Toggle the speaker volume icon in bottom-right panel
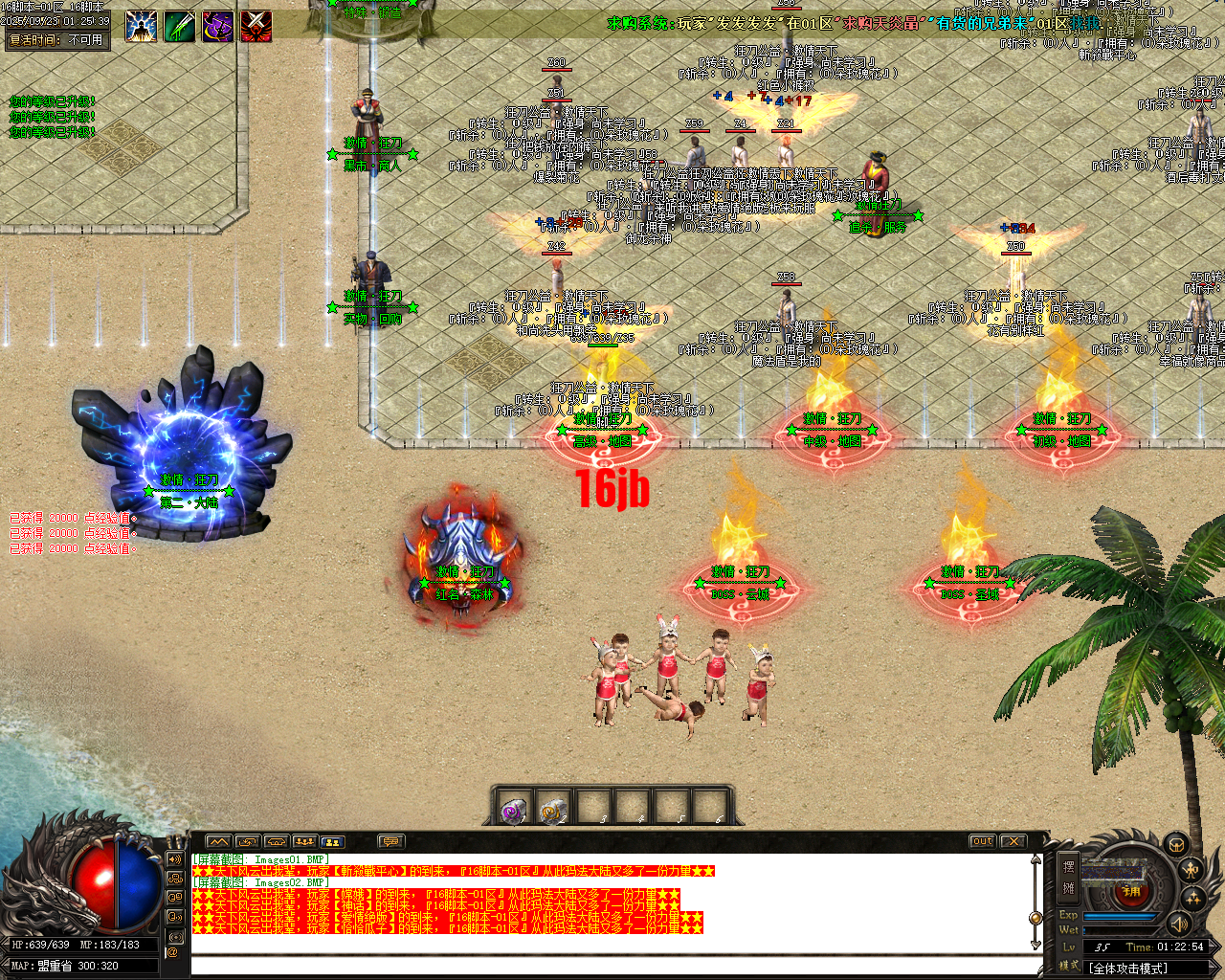Image resolution: width=1225 pixels, height=980 pixels. pos(1179,924)
